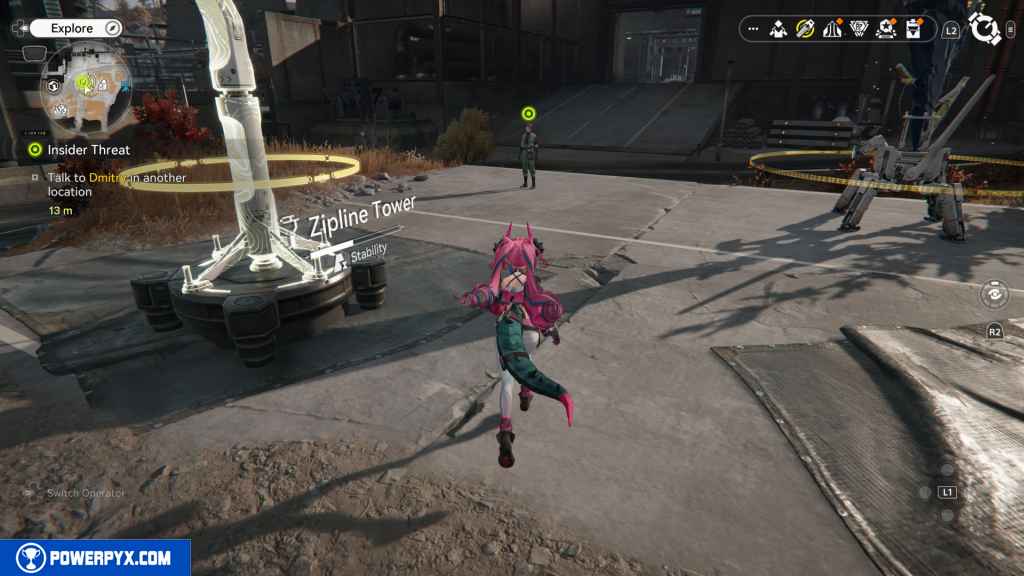Open the star medal icon in the top bar
Viewport: 1024px width, 576px height.
pyautogui.click(x=885, y=29)
